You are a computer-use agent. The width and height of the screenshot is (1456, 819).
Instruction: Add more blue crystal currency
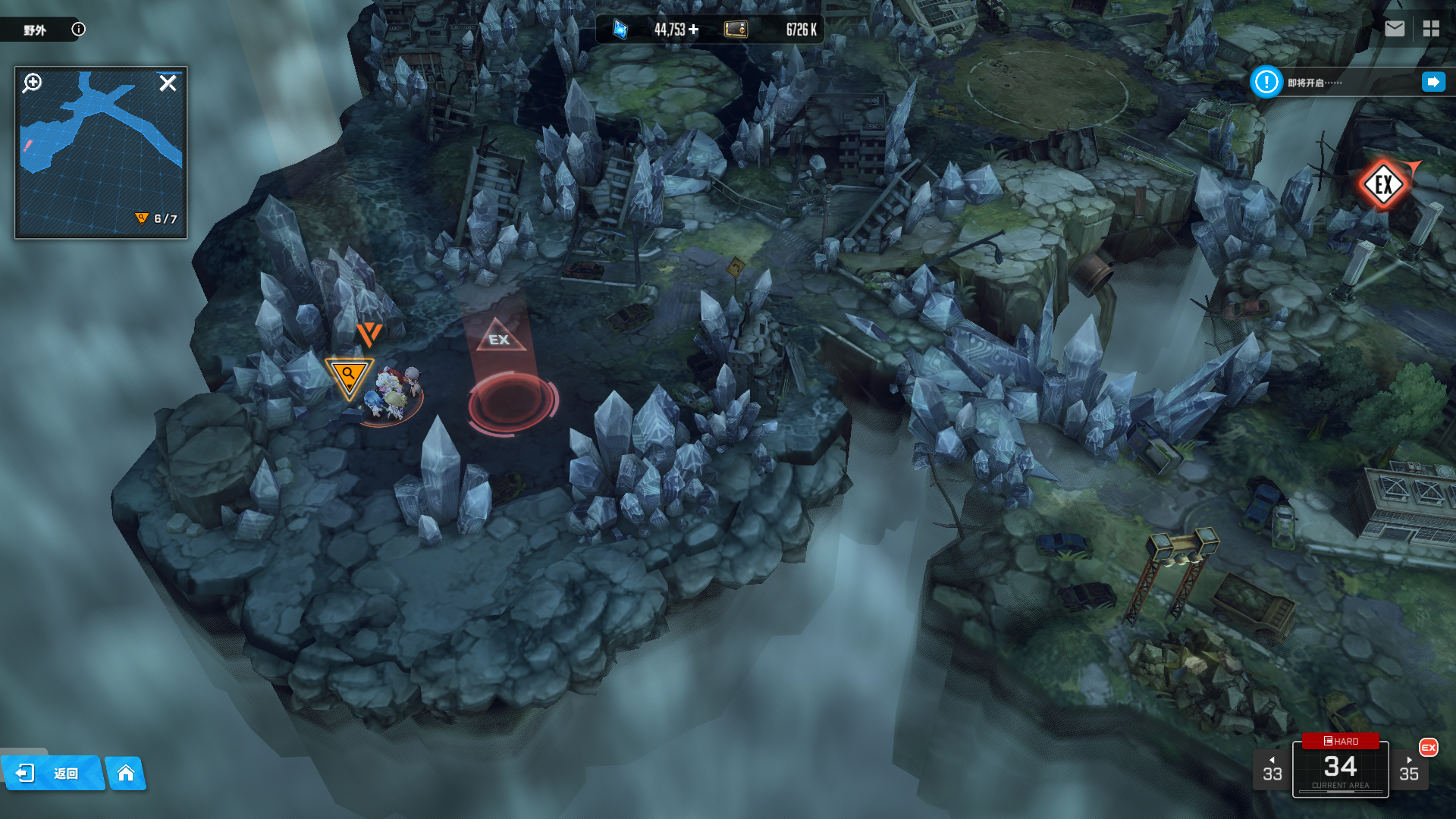[694, 30]
